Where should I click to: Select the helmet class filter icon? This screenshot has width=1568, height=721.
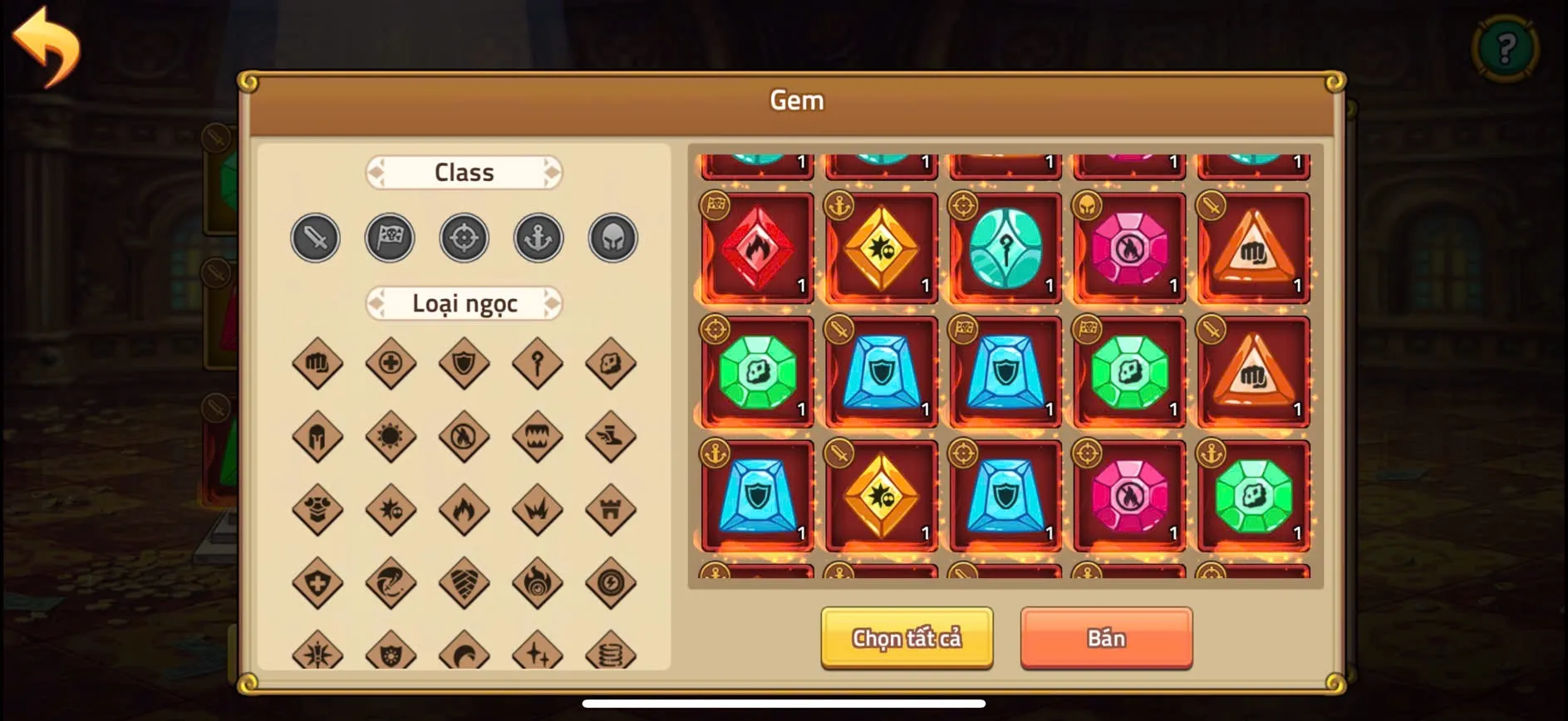click(612, 238)
